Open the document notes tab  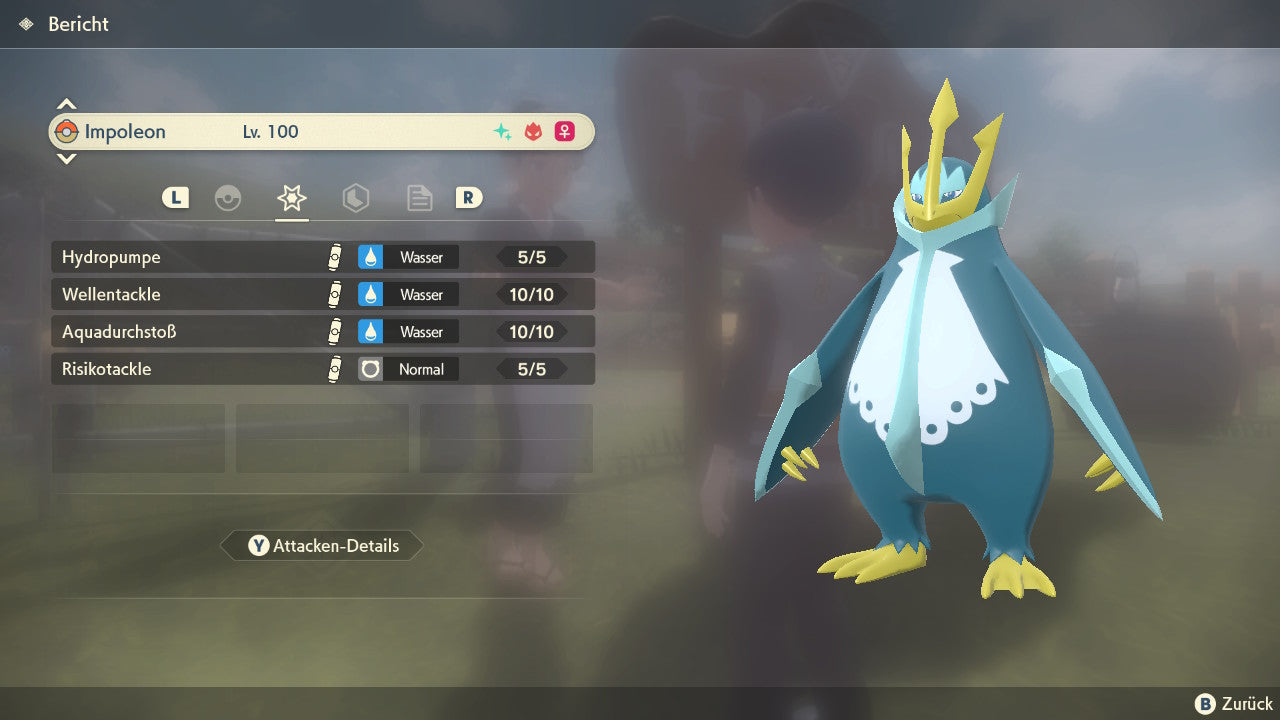click(x=419, y=198)
